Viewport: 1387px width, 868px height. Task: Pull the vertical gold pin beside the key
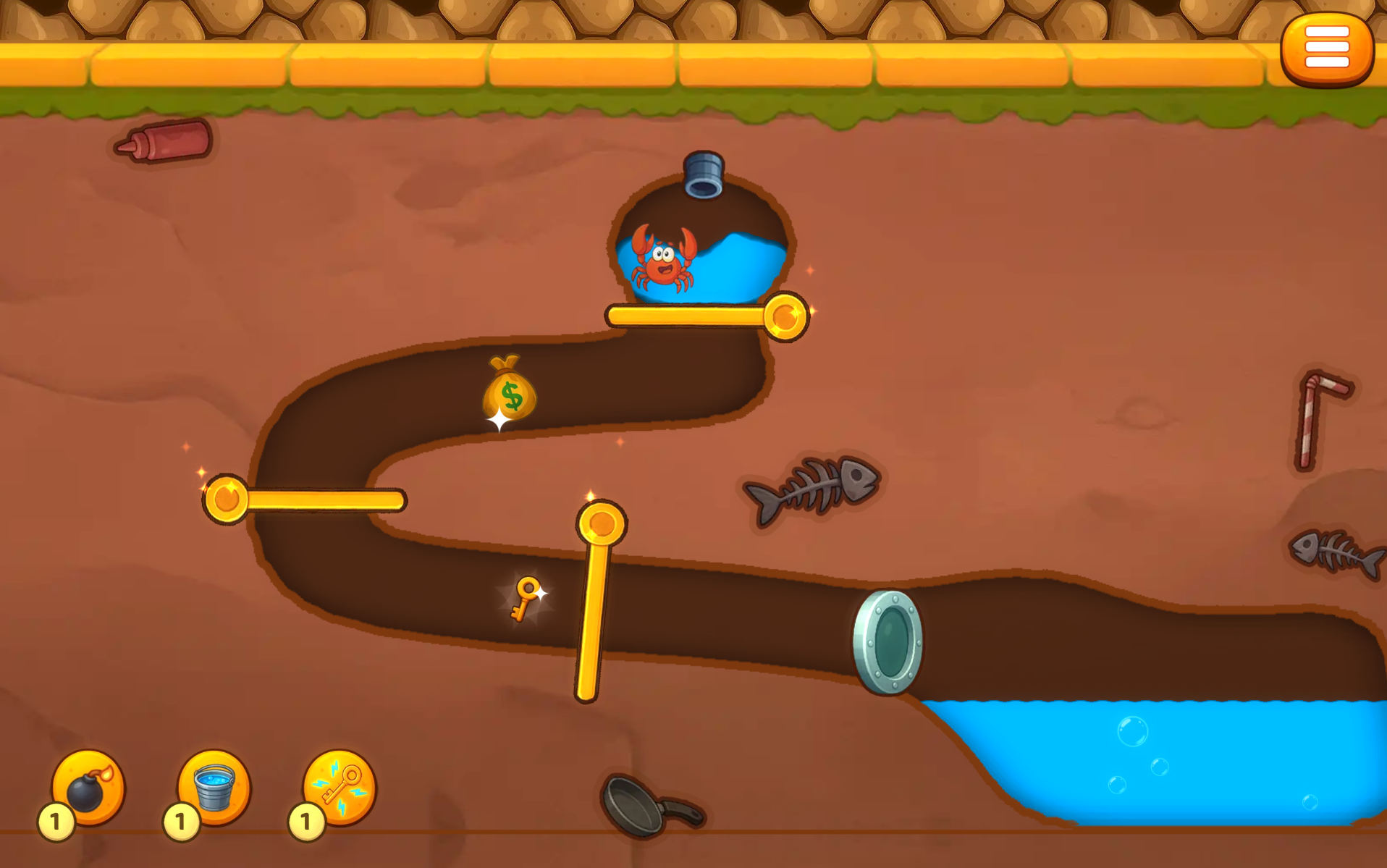[601, 523]
